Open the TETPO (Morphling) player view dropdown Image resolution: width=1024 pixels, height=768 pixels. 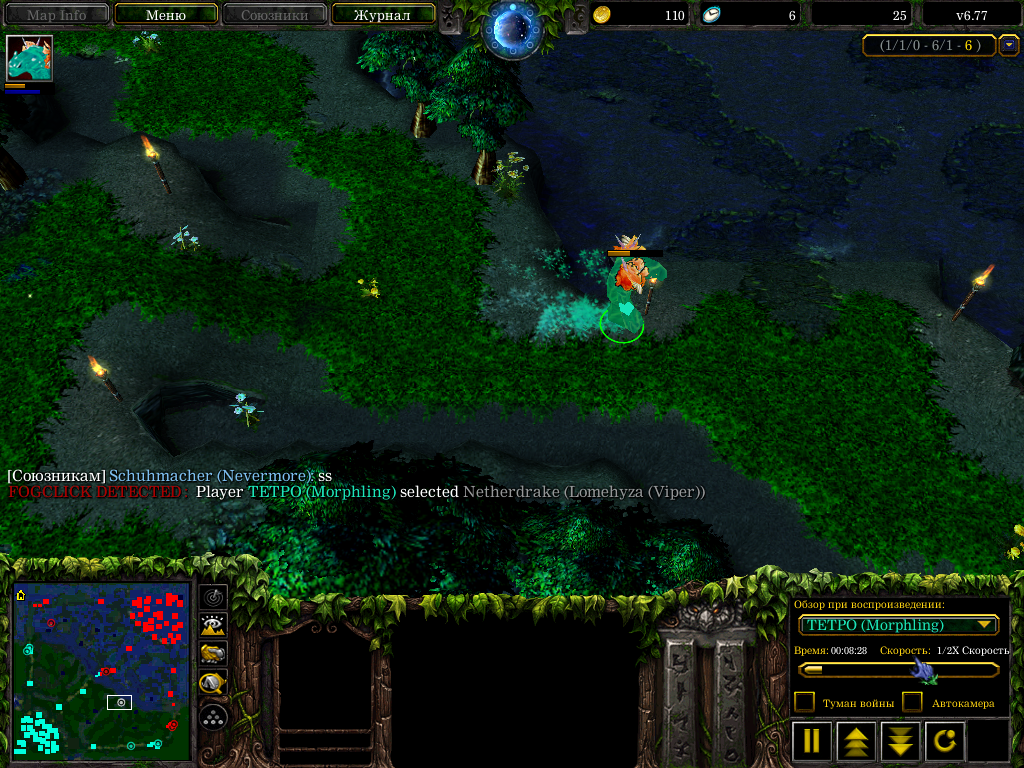pos(898,625)
